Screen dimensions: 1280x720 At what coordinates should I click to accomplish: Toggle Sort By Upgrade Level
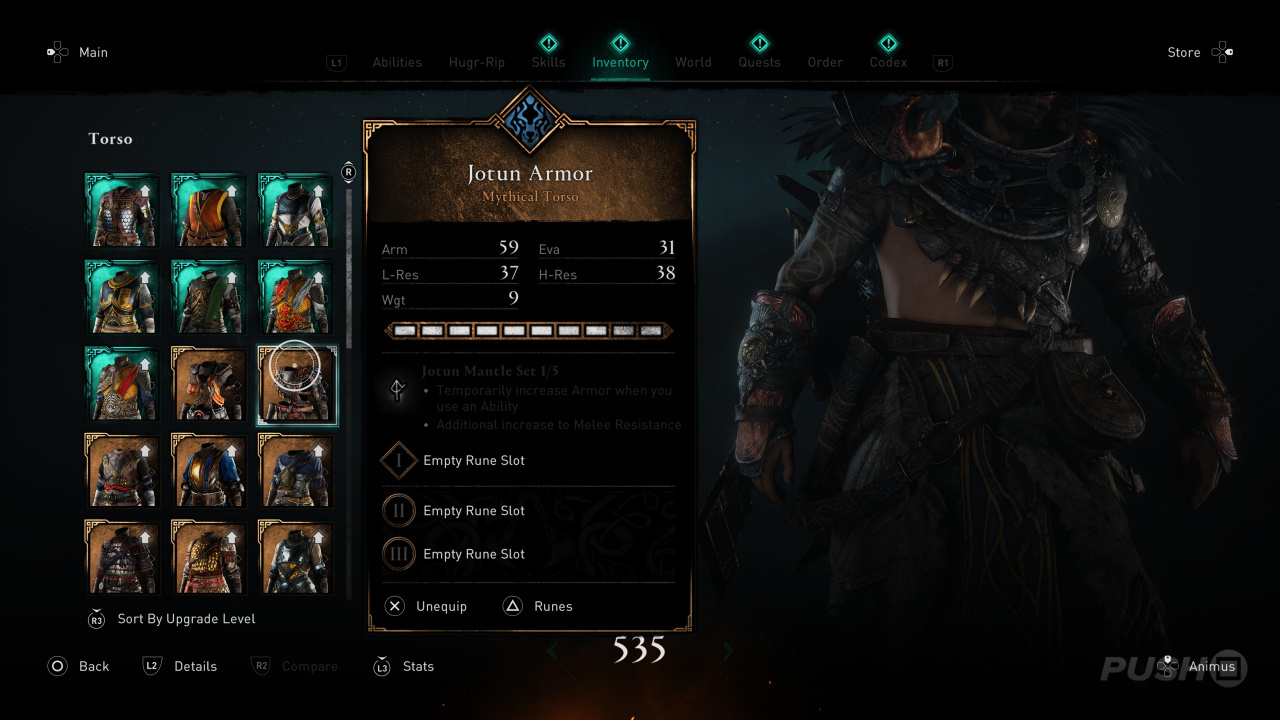point(186,619)
